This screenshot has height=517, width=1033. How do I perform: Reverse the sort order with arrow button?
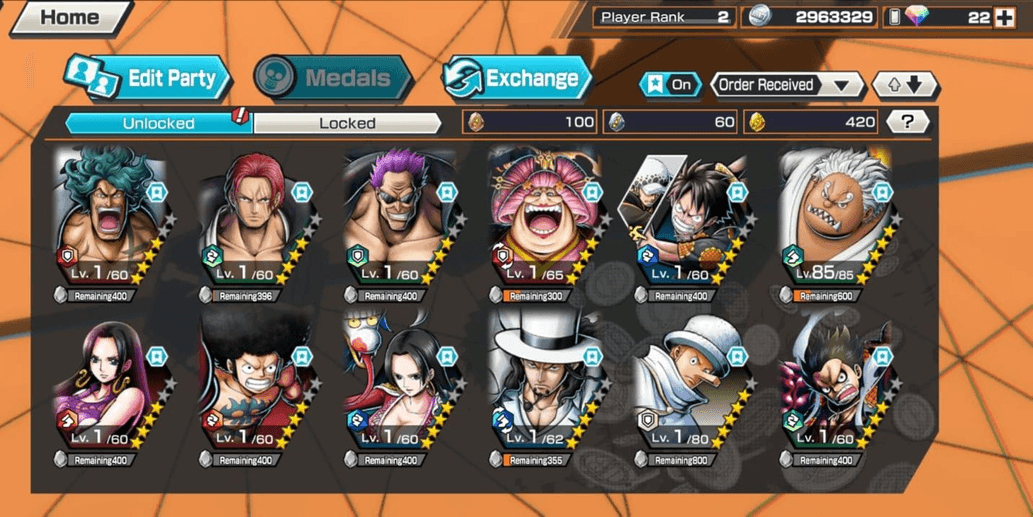pyautogui.click(x=904, y=85)
